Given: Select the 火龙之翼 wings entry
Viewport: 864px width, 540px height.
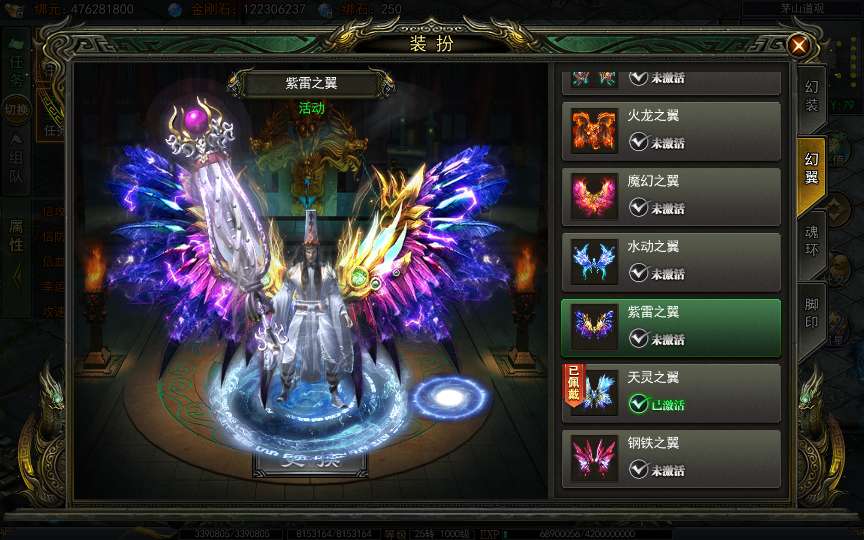Looking at the screenshot, I should [671, 130].
